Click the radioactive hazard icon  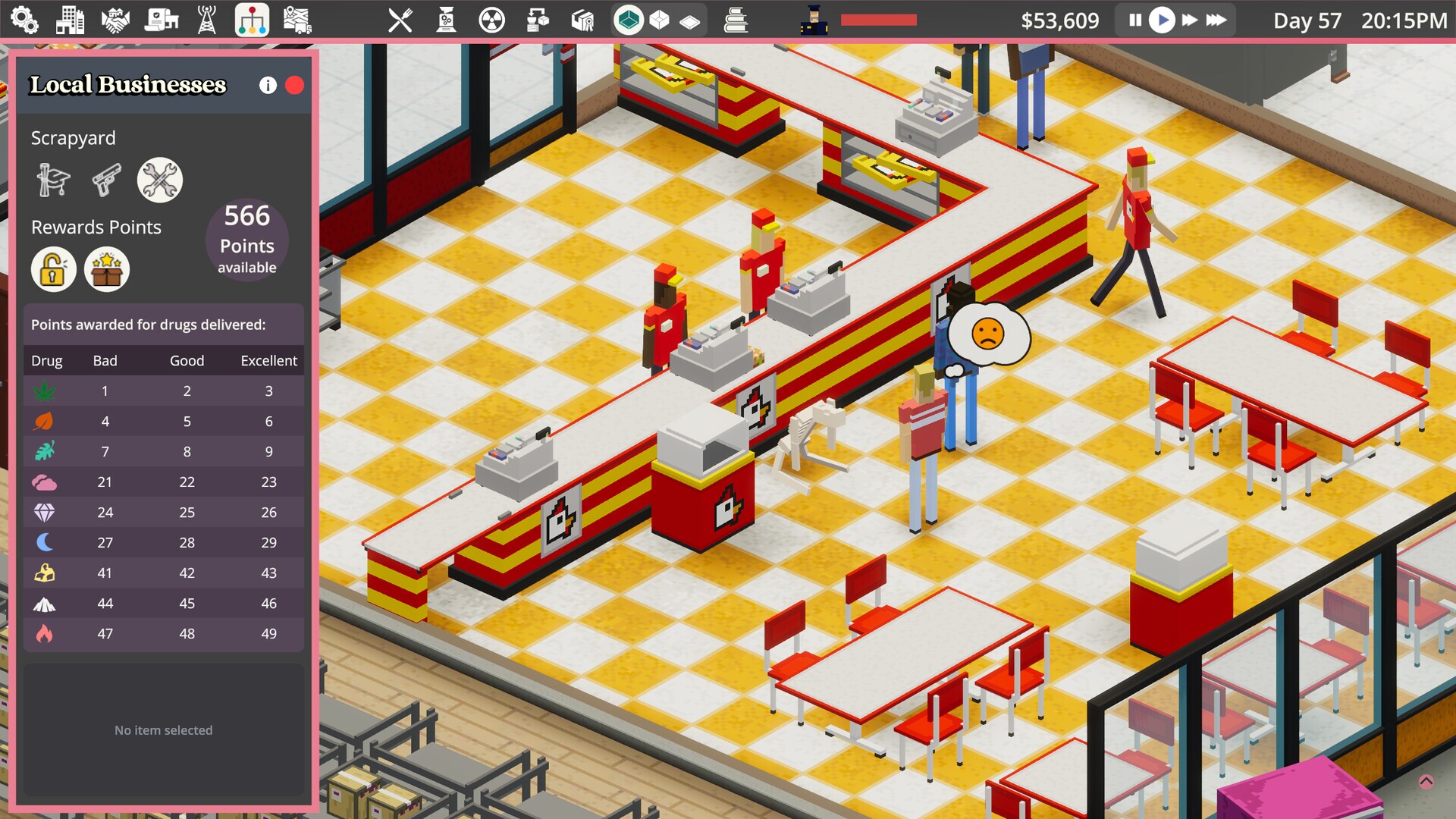point(491,20)
